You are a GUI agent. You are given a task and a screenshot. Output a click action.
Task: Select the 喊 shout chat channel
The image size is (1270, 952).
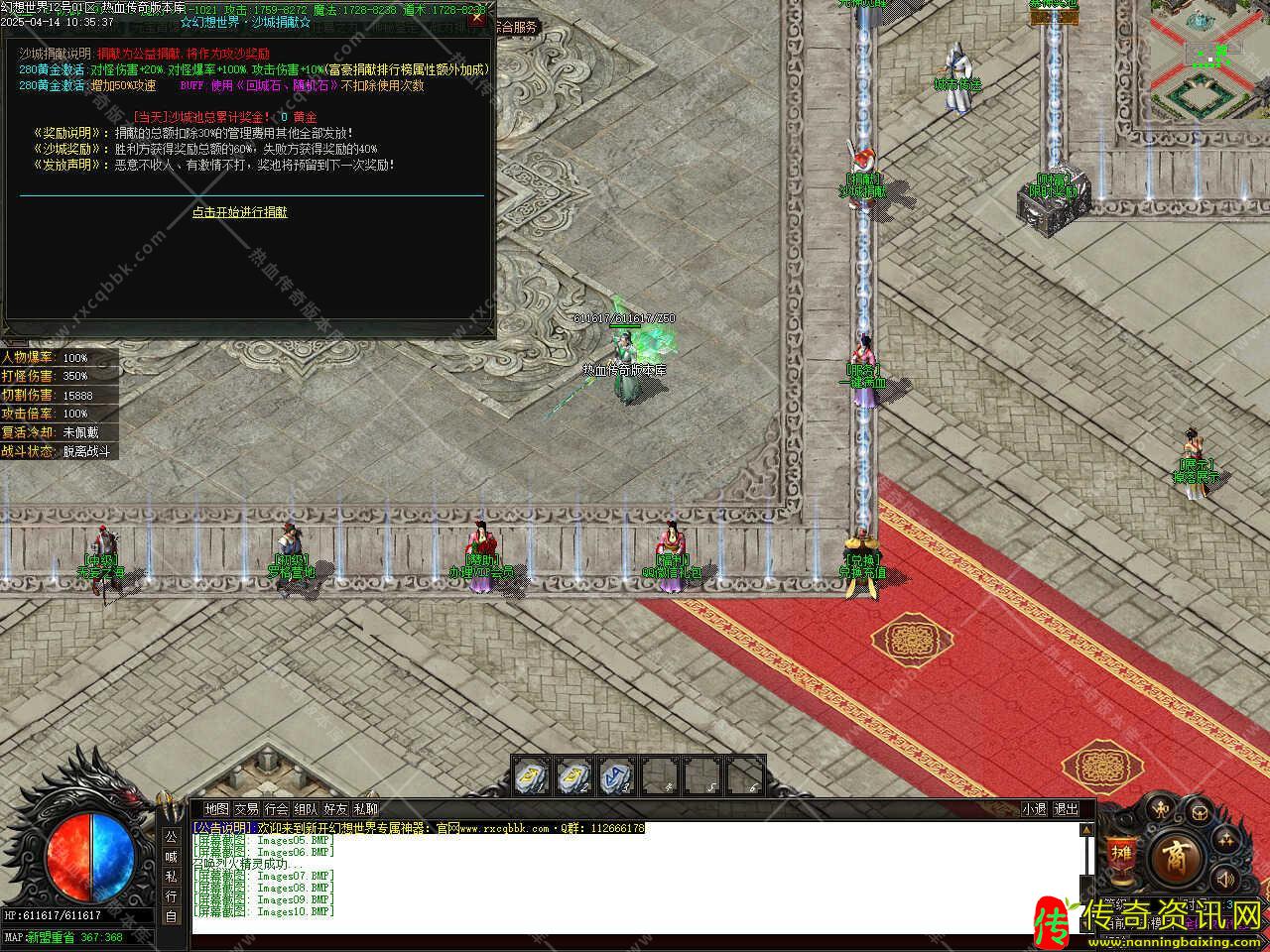tap(171, 856)
